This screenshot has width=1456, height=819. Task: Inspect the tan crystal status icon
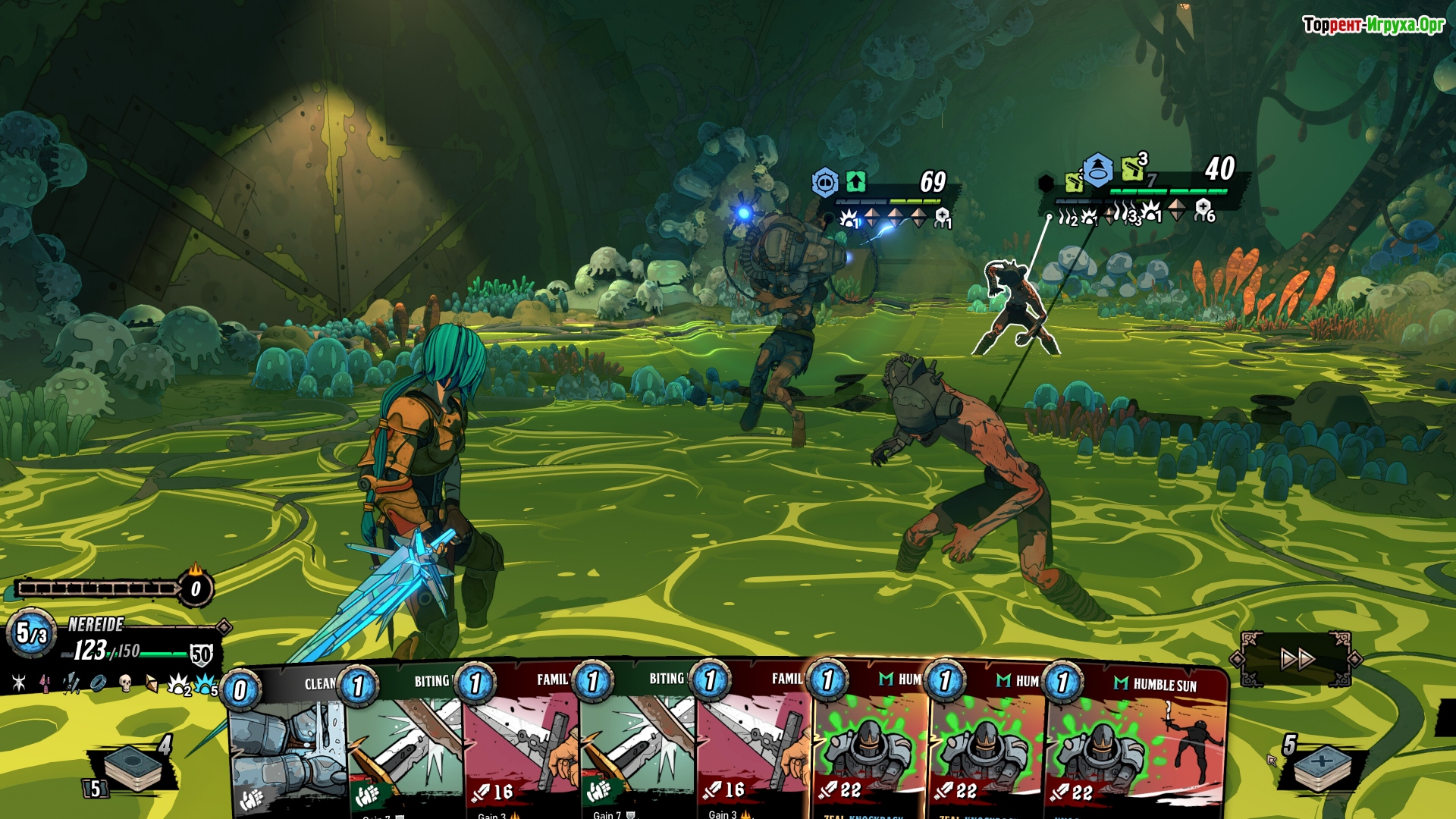click(152, 684)
